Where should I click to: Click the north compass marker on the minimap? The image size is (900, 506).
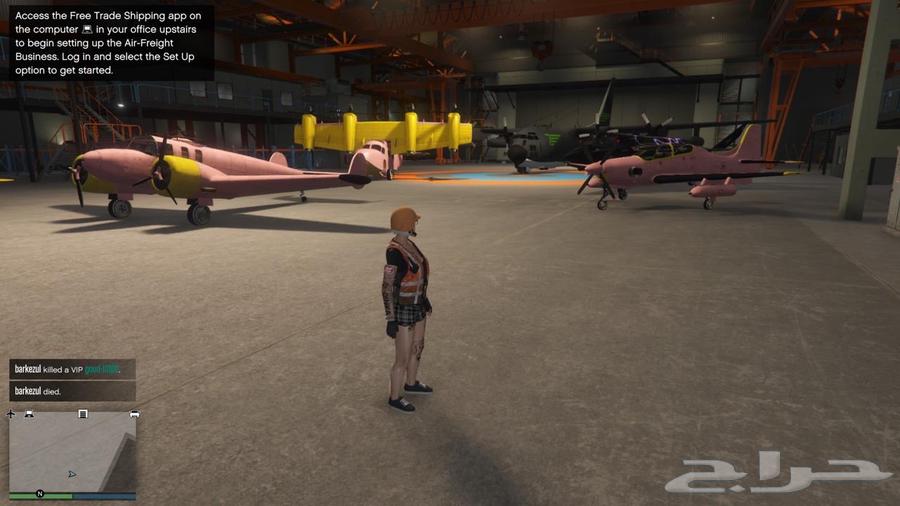(x=40, y=494)
